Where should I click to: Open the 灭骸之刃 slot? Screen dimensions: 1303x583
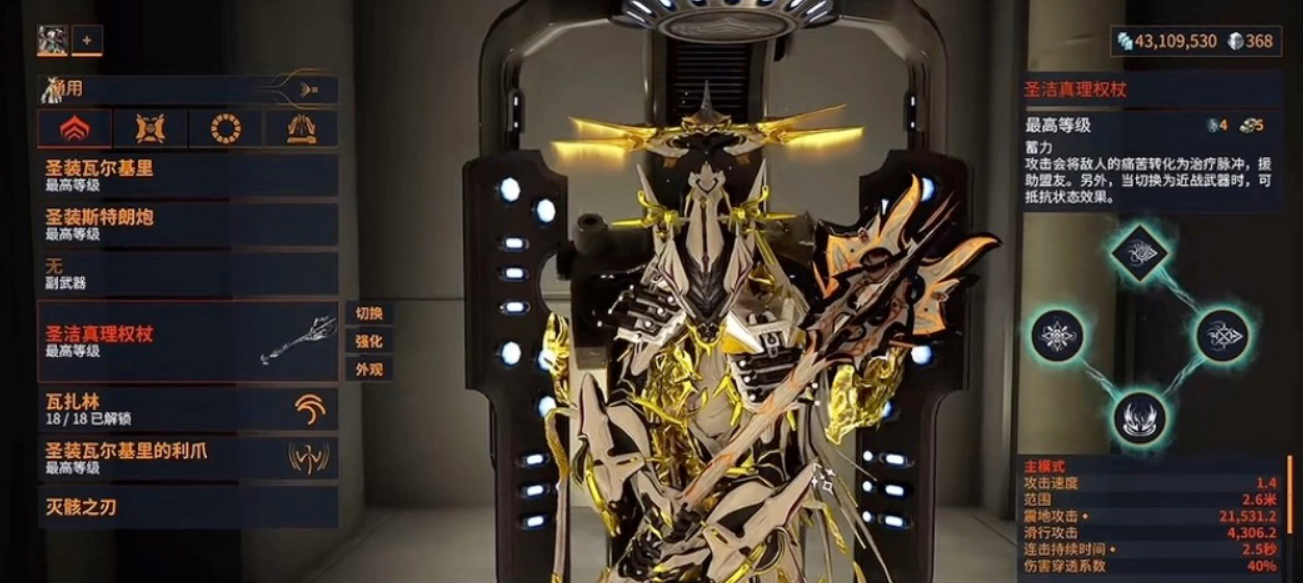point(187,507)
